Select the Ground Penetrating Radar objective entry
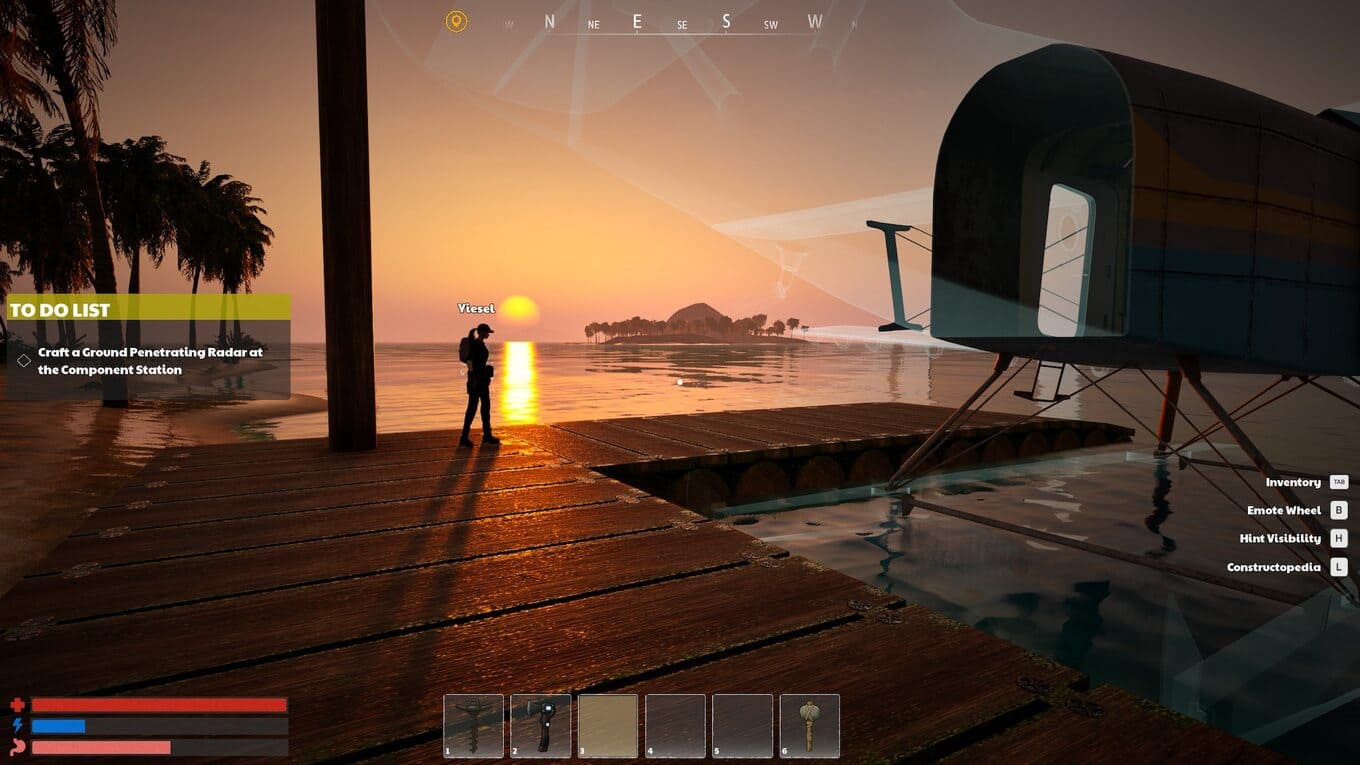1360x765 pixels. (x=150, y=361)
